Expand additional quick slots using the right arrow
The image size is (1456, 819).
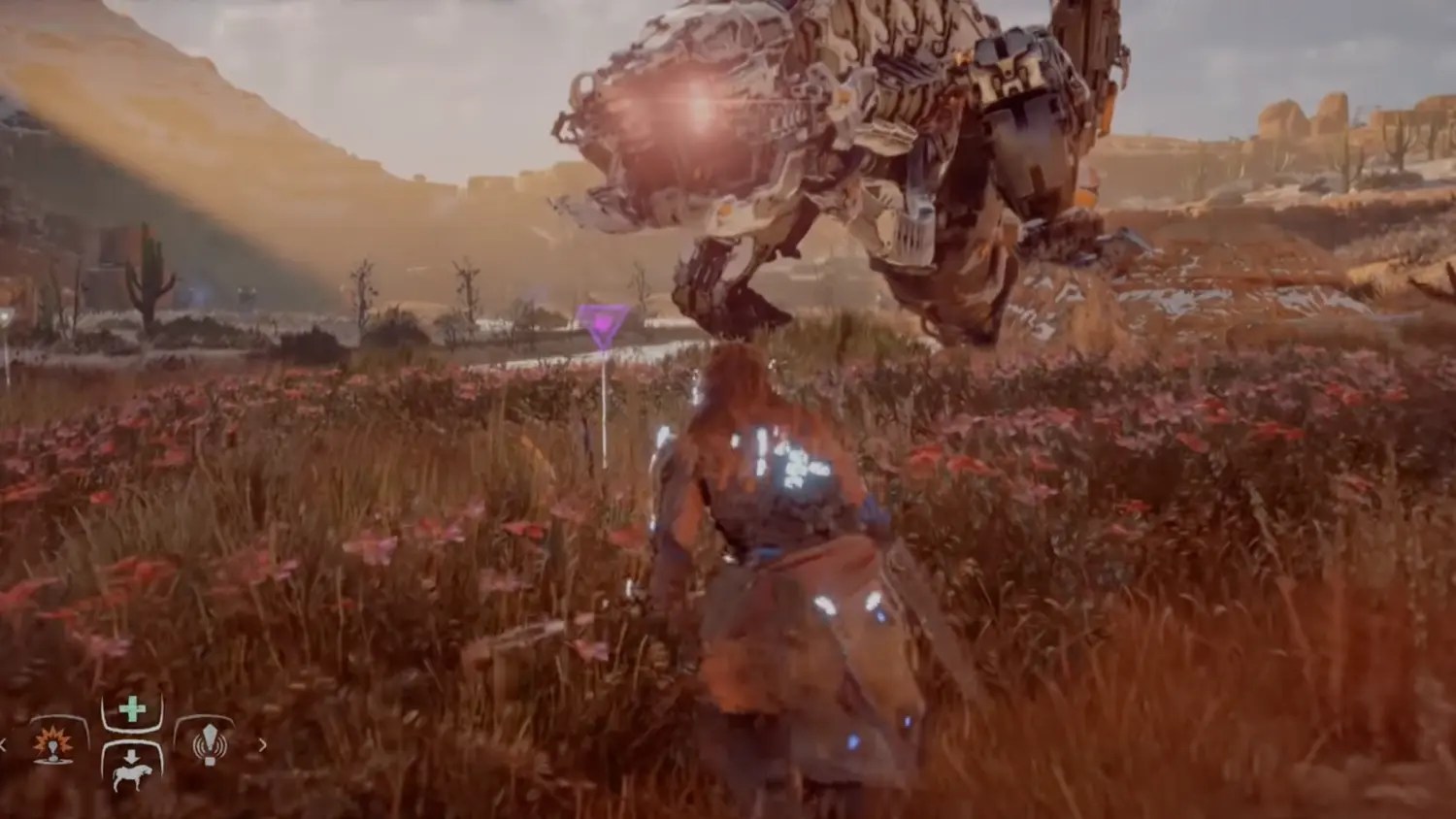point(261,744)
